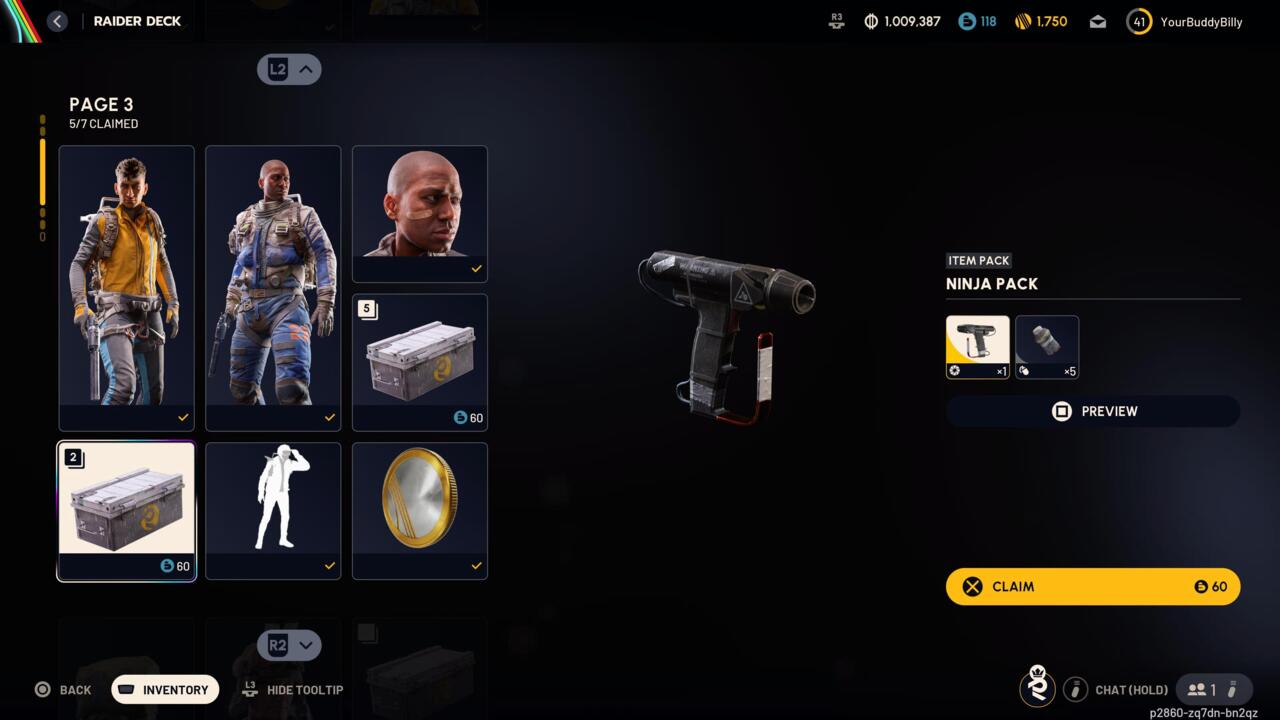
Task: Hide the tooltip
Action: [295, 690]
